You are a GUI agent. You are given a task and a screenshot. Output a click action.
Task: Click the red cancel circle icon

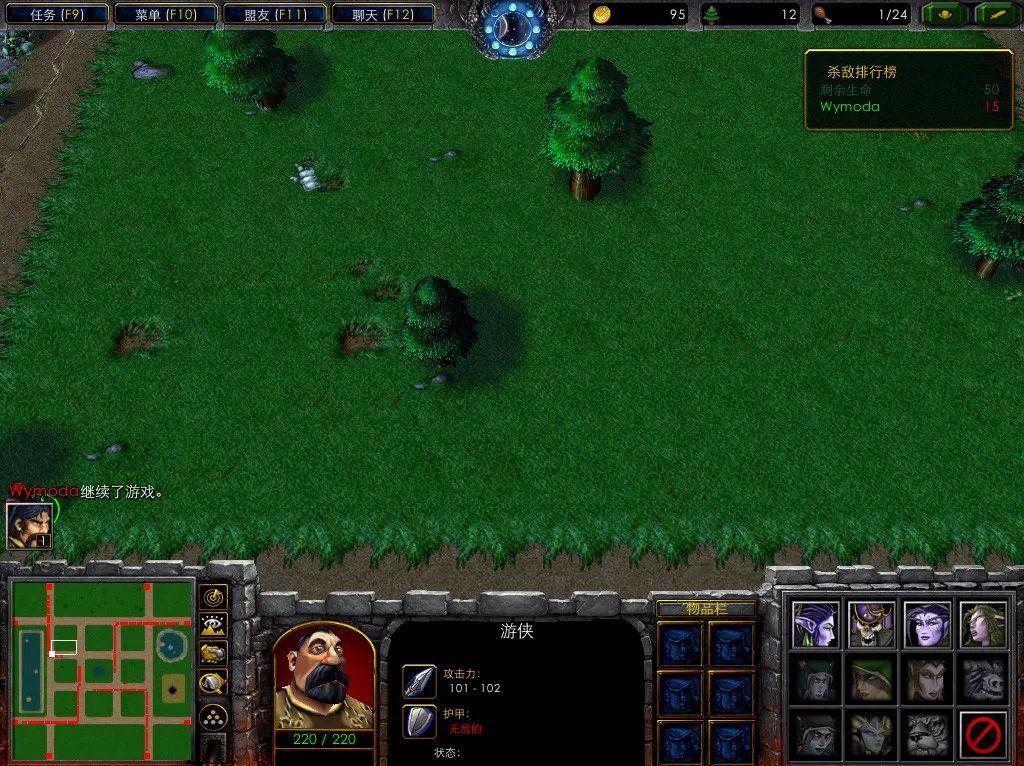(982, 736)
